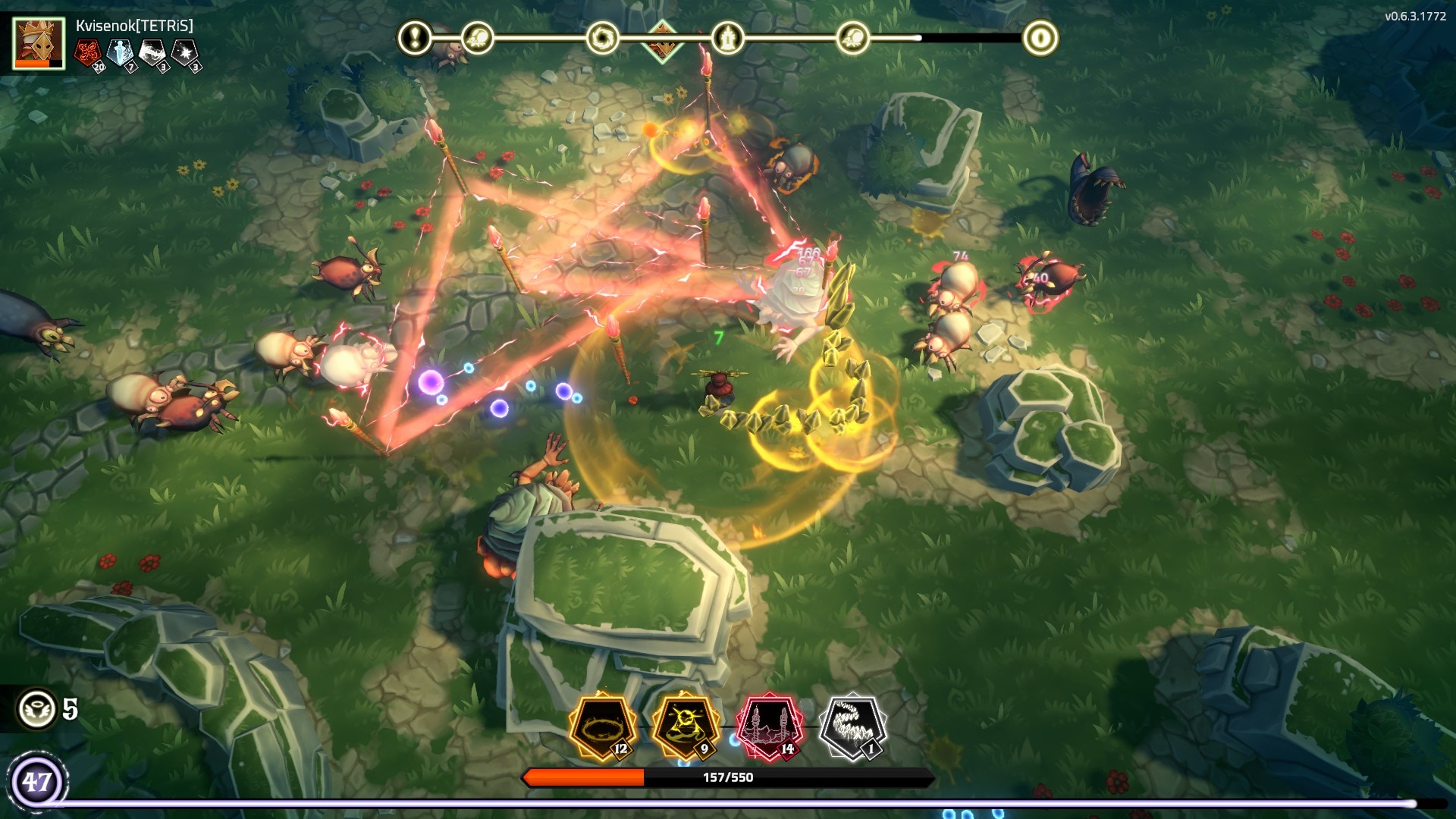Screen dimensions: 1456x819
Task: Select the red butterfly passive icon
Action: click(x=89, y=53)
